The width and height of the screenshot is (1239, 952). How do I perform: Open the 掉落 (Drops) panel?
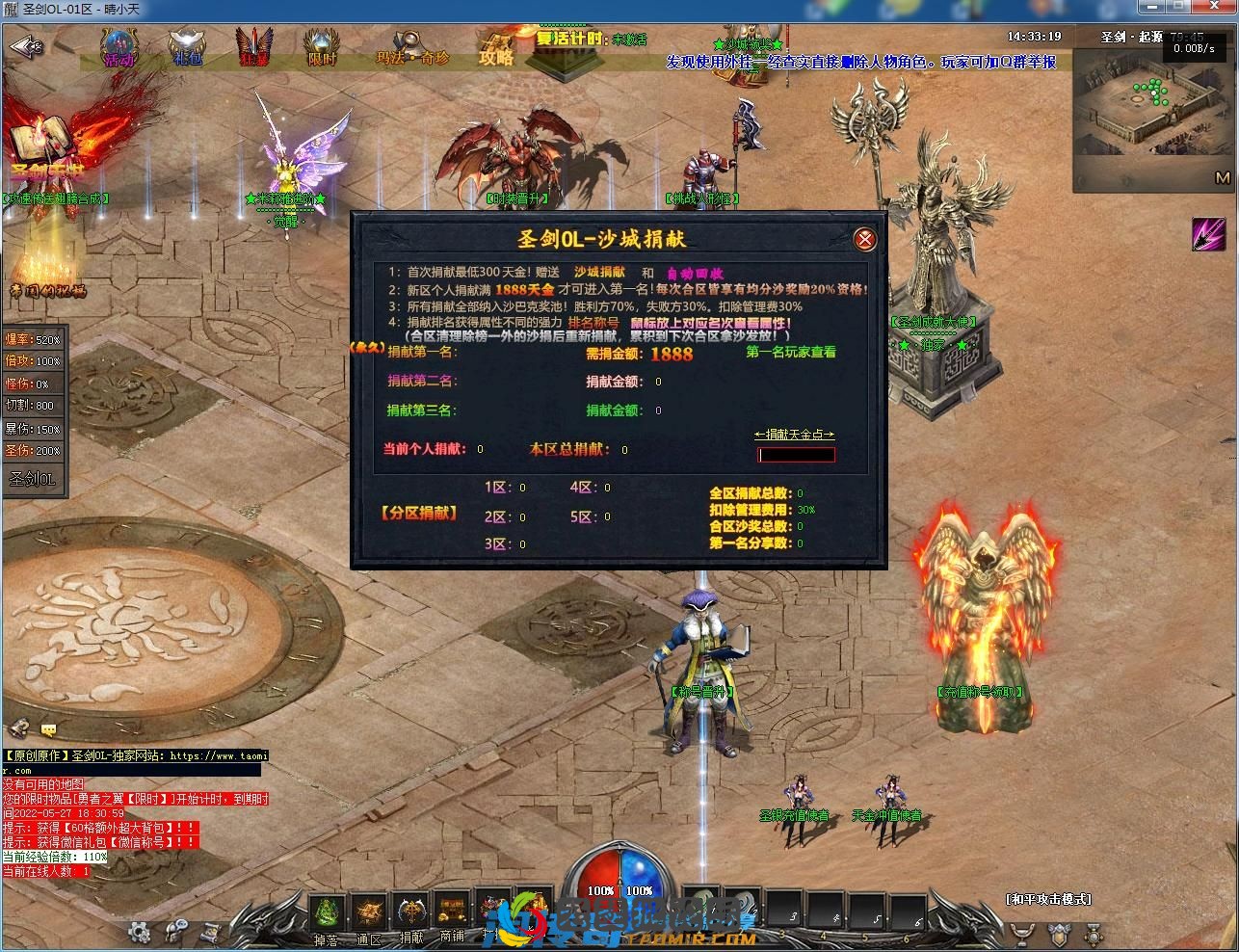[328, 913]
